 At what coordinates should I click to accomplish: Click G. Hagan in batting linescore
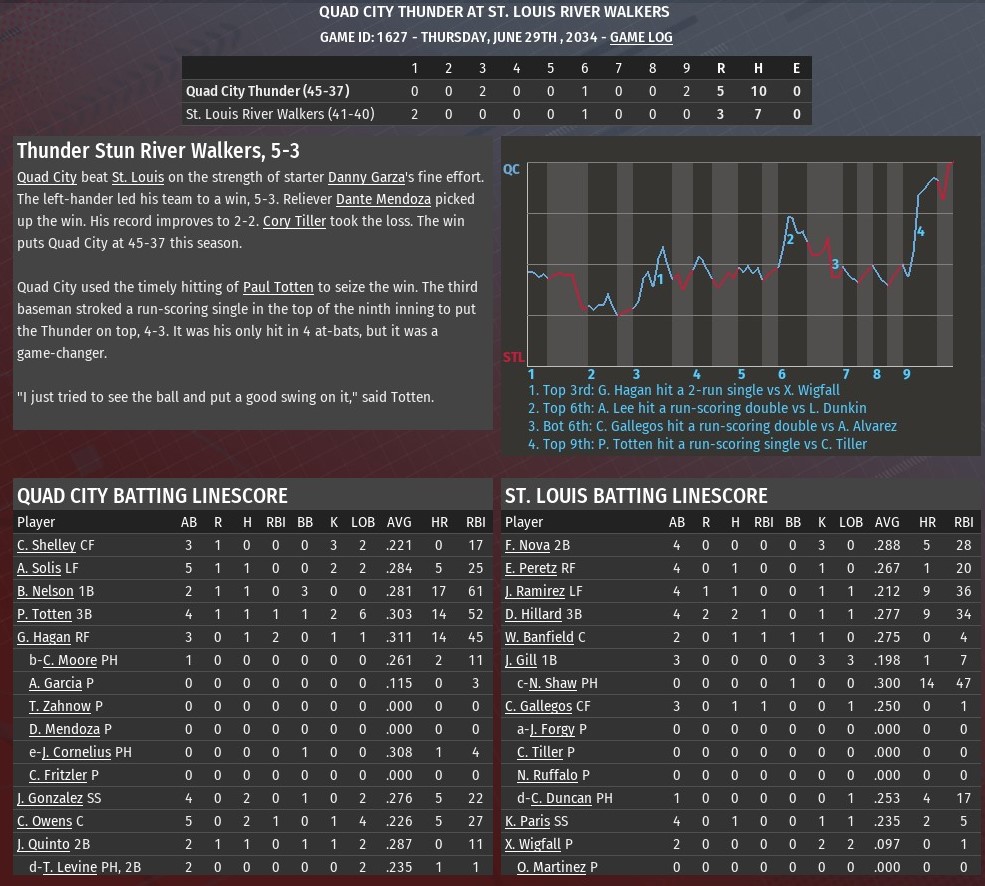coord(44,637)
